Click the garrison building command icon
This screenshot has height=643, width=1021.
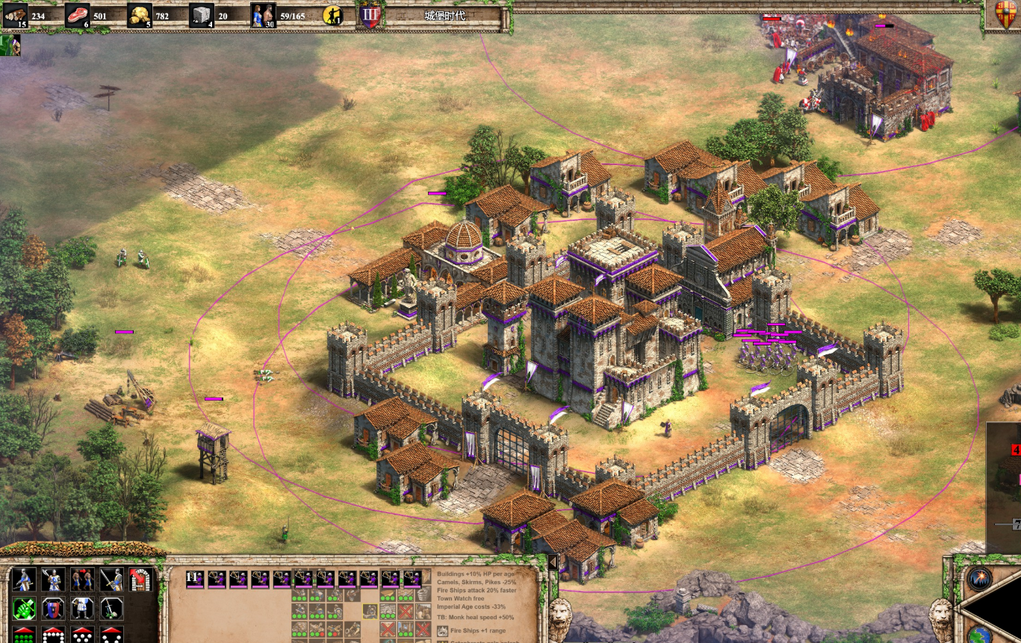pyautogui.click(x=140, y=580)
